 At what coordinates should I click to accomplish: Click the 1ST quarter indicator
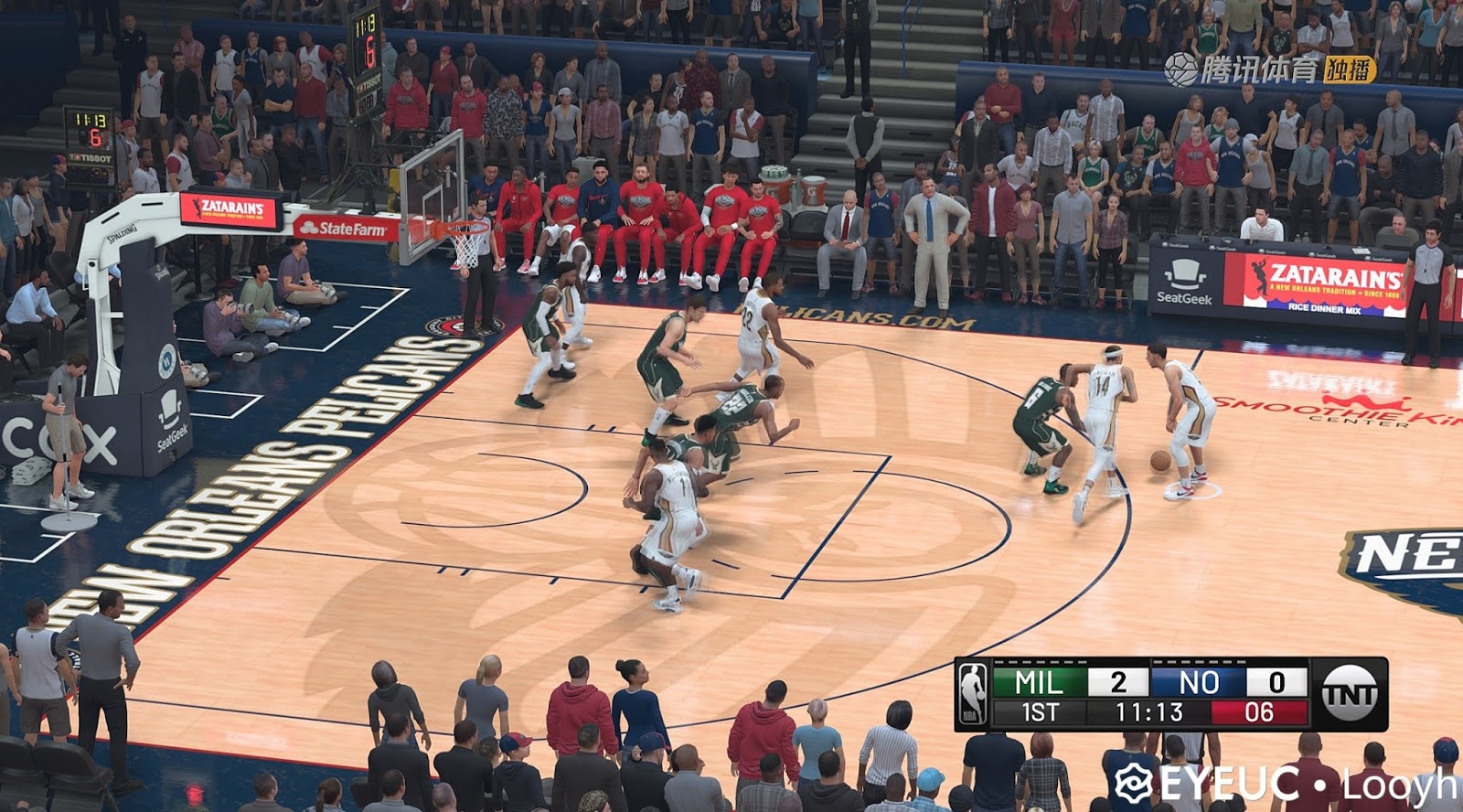point(1038,710)
